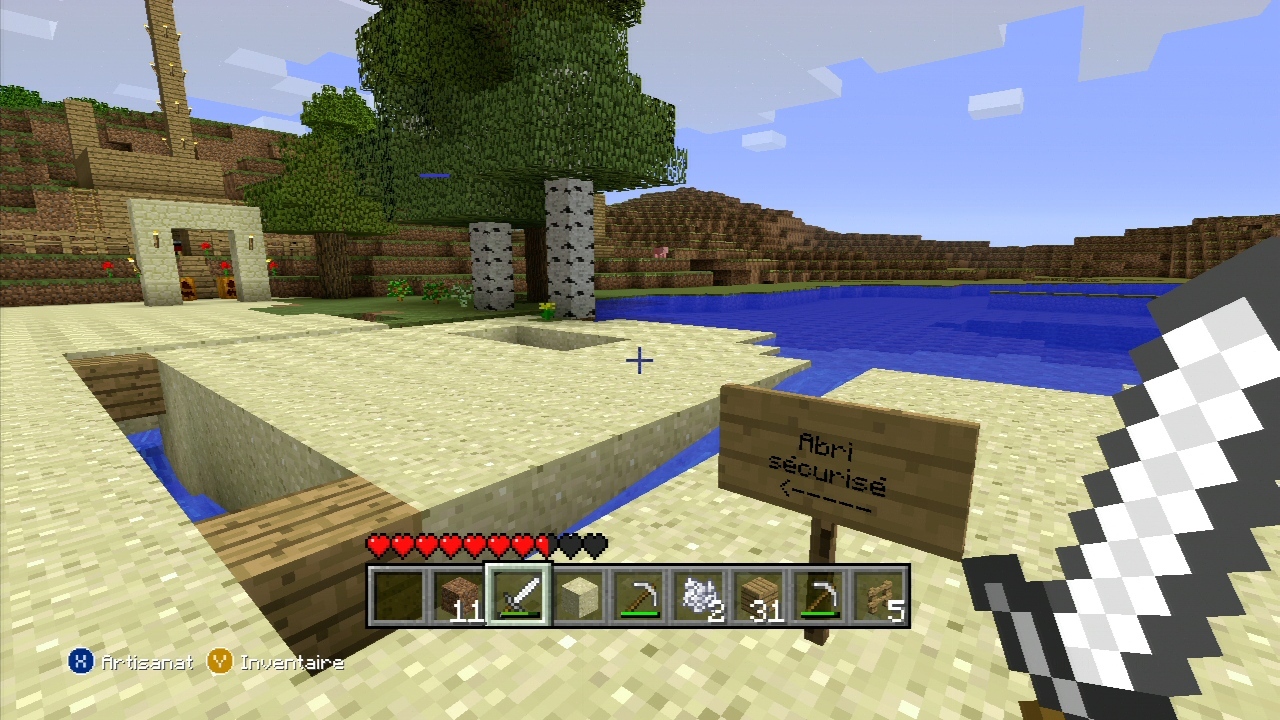
Task: Select the dirt block stack of 11
Action: pos(458,597)
